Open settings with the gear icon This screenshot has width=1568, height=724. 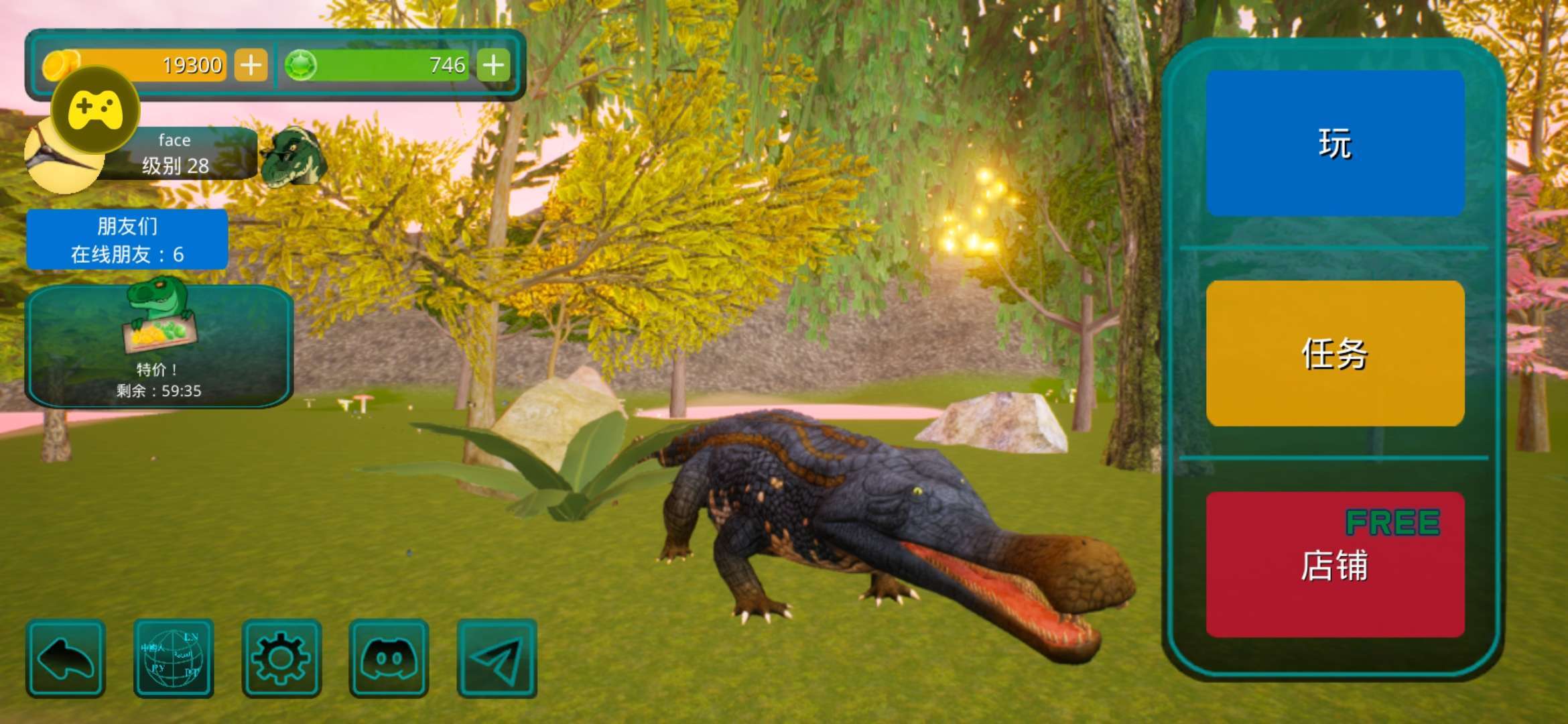pyautogui.click(x=281, y=658)
